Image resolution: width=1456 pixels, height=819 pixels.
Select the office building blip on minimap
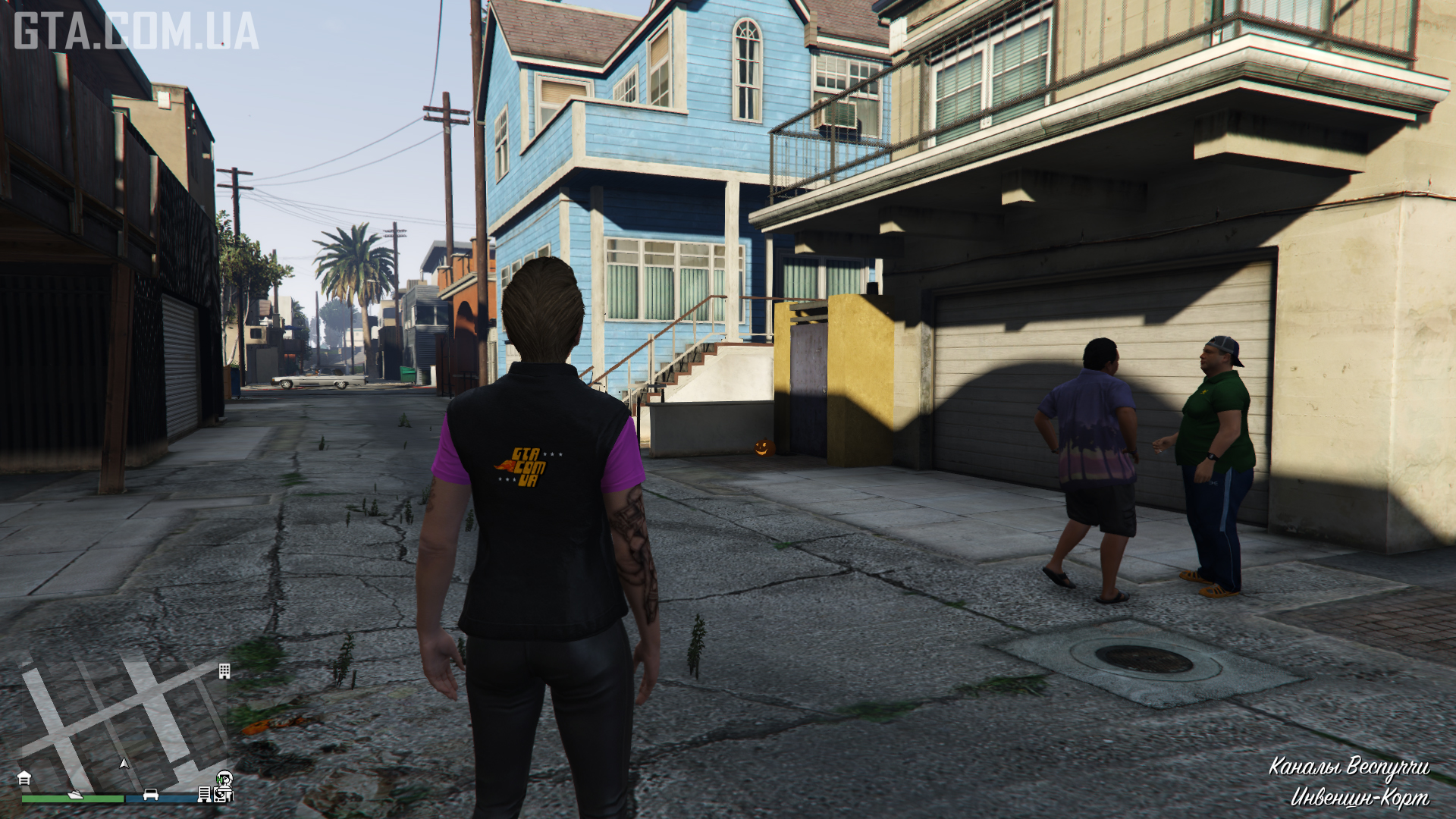[x=224, y=671]
